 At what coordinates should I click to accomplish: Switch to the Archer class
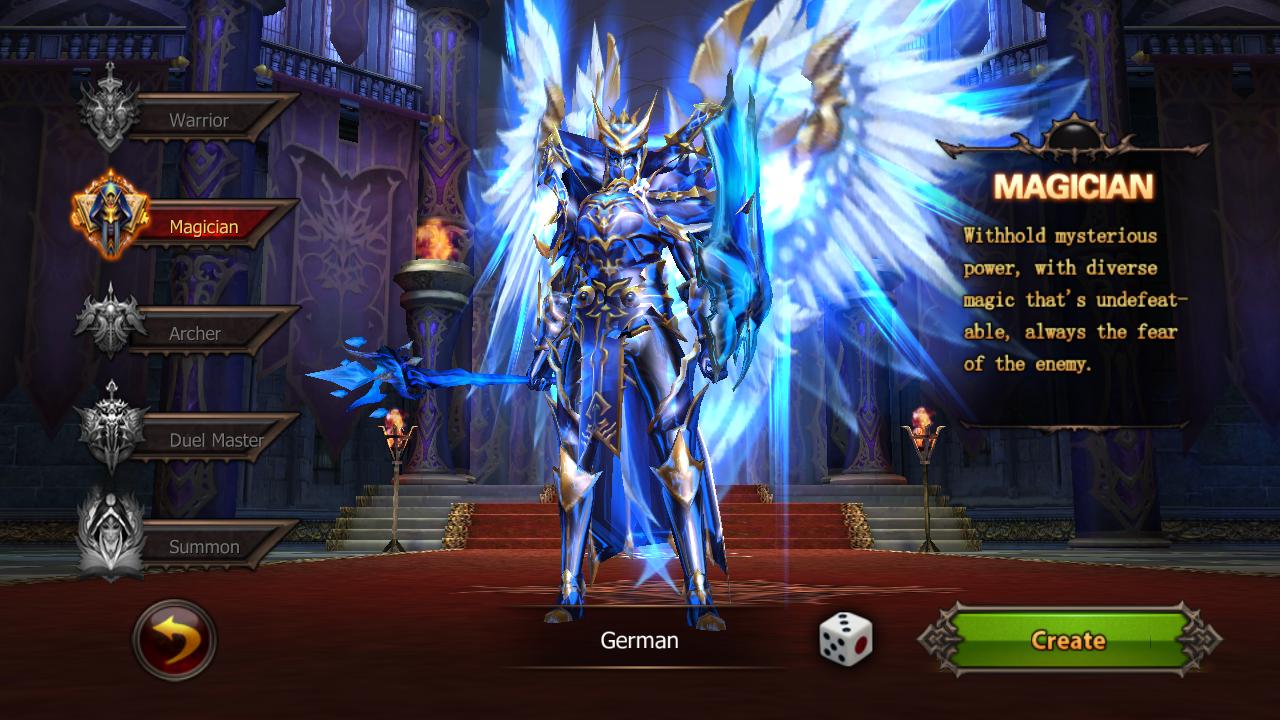coord(195,333)
